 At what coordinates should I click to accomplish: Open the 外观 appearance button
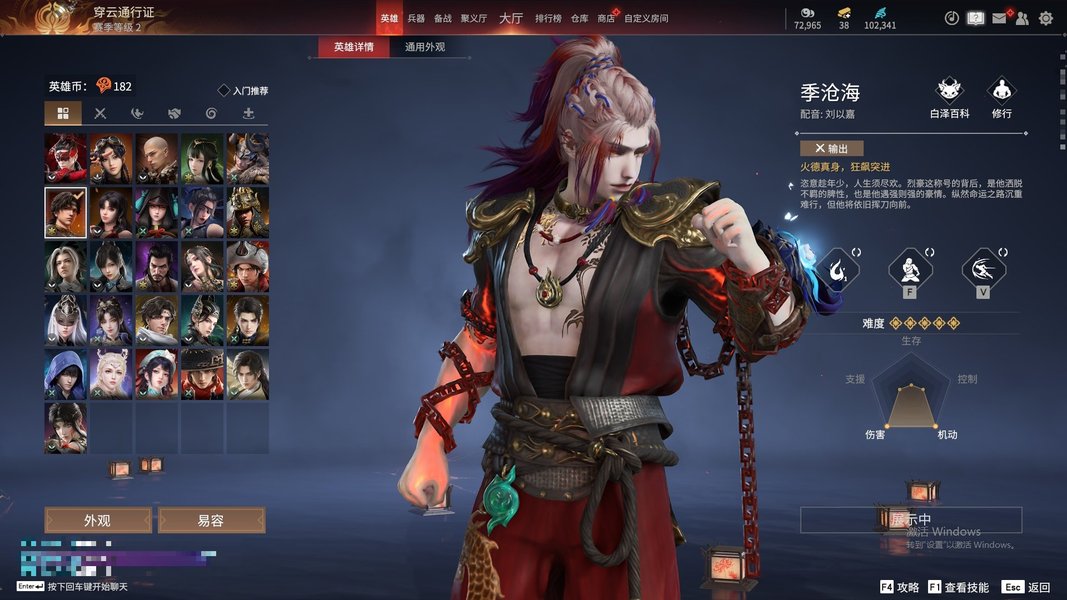(97, 520)
